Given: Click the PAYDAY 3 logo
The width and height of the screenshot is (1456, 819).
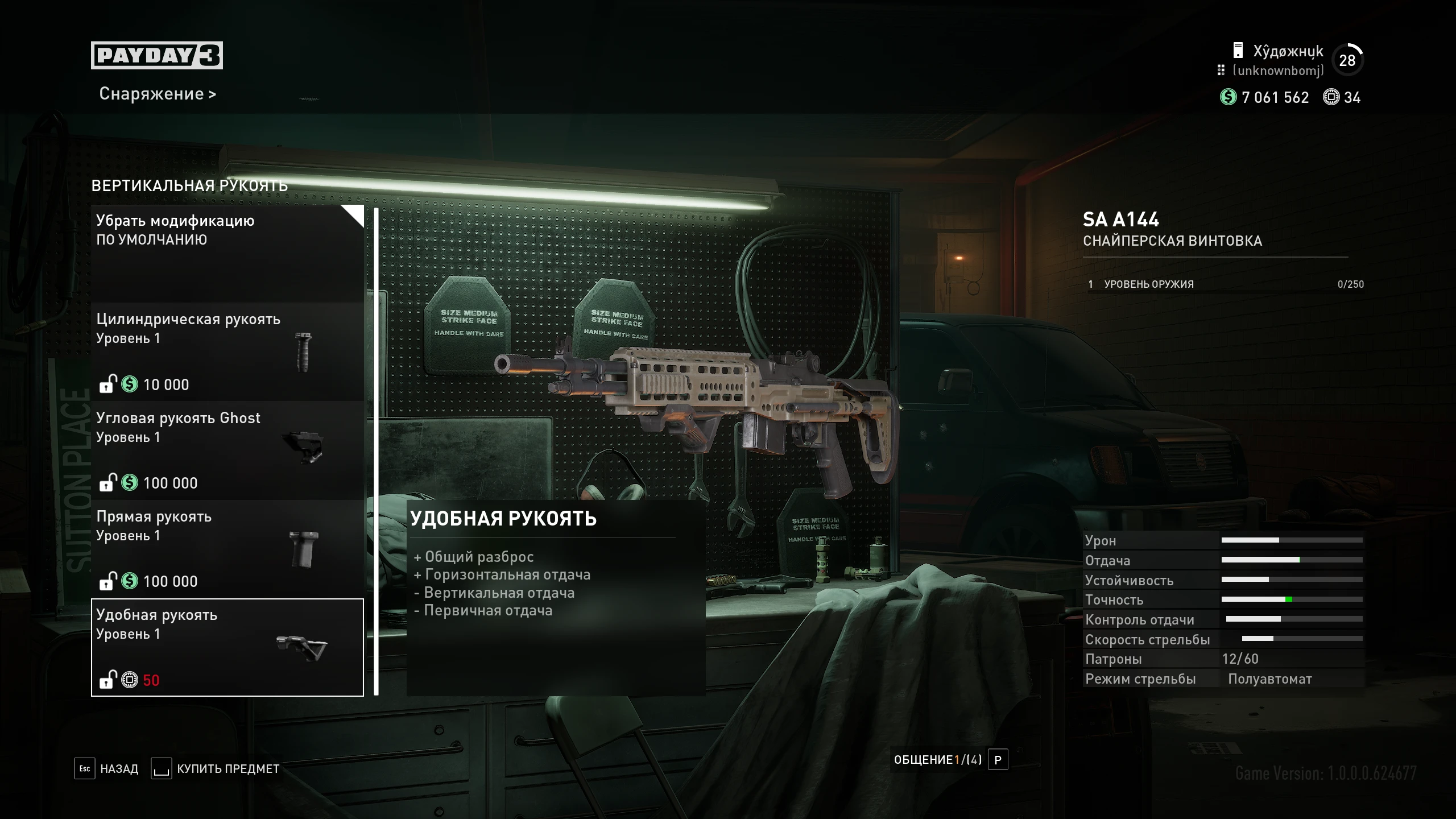Looking at the screenshot, I should [x=156, y=55].
